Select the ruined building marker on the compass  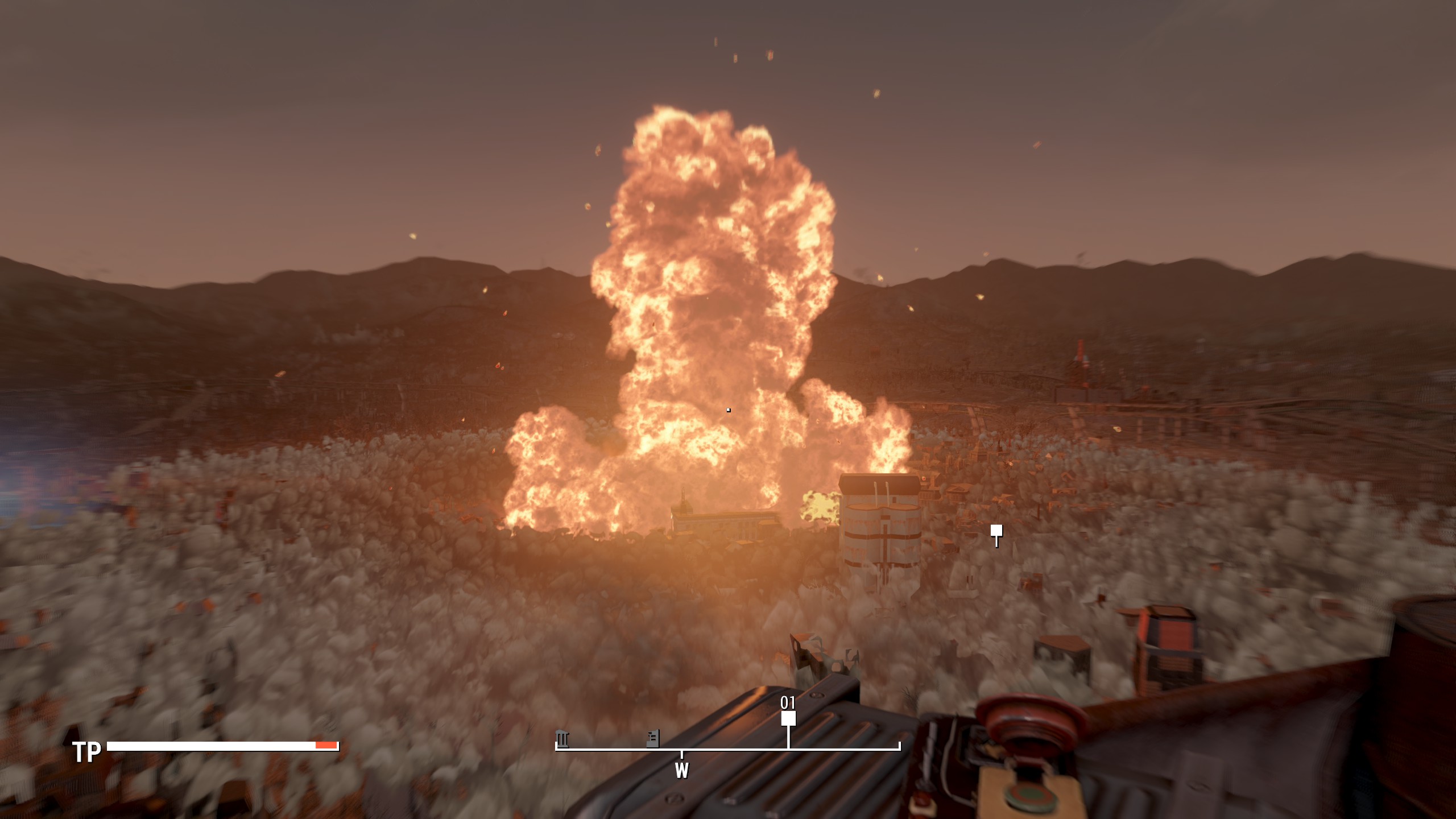(x=653, y=738)
